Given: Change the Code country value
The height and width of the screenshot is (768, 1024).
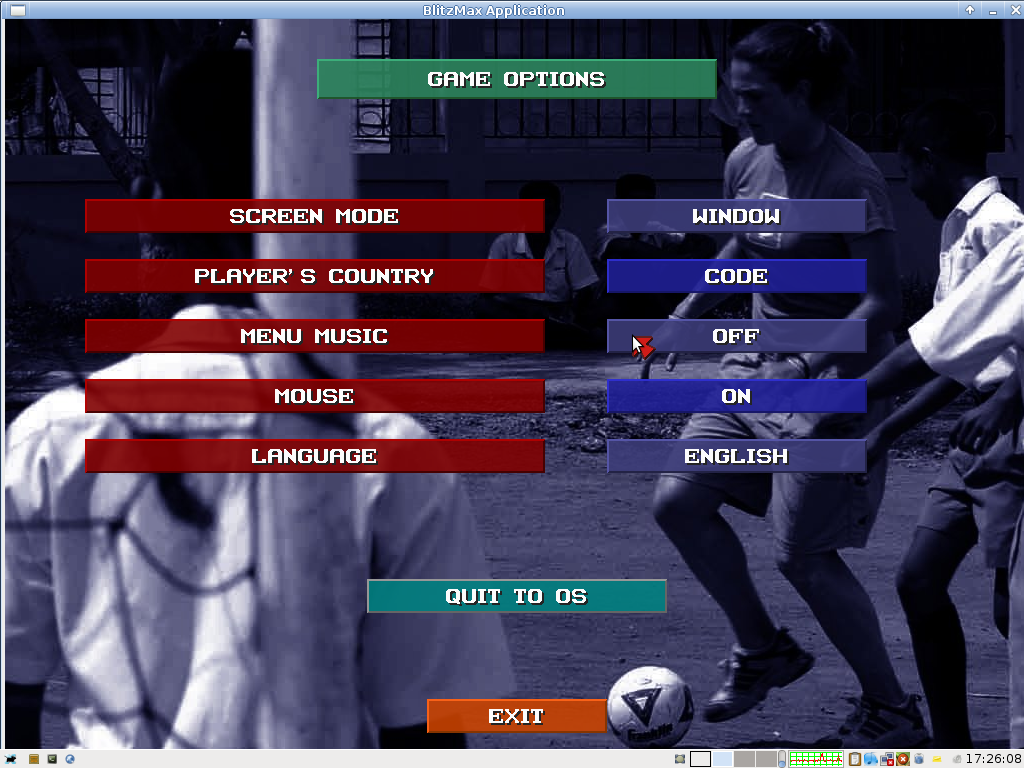Looking at the screenshot, I should click(736, 276).
